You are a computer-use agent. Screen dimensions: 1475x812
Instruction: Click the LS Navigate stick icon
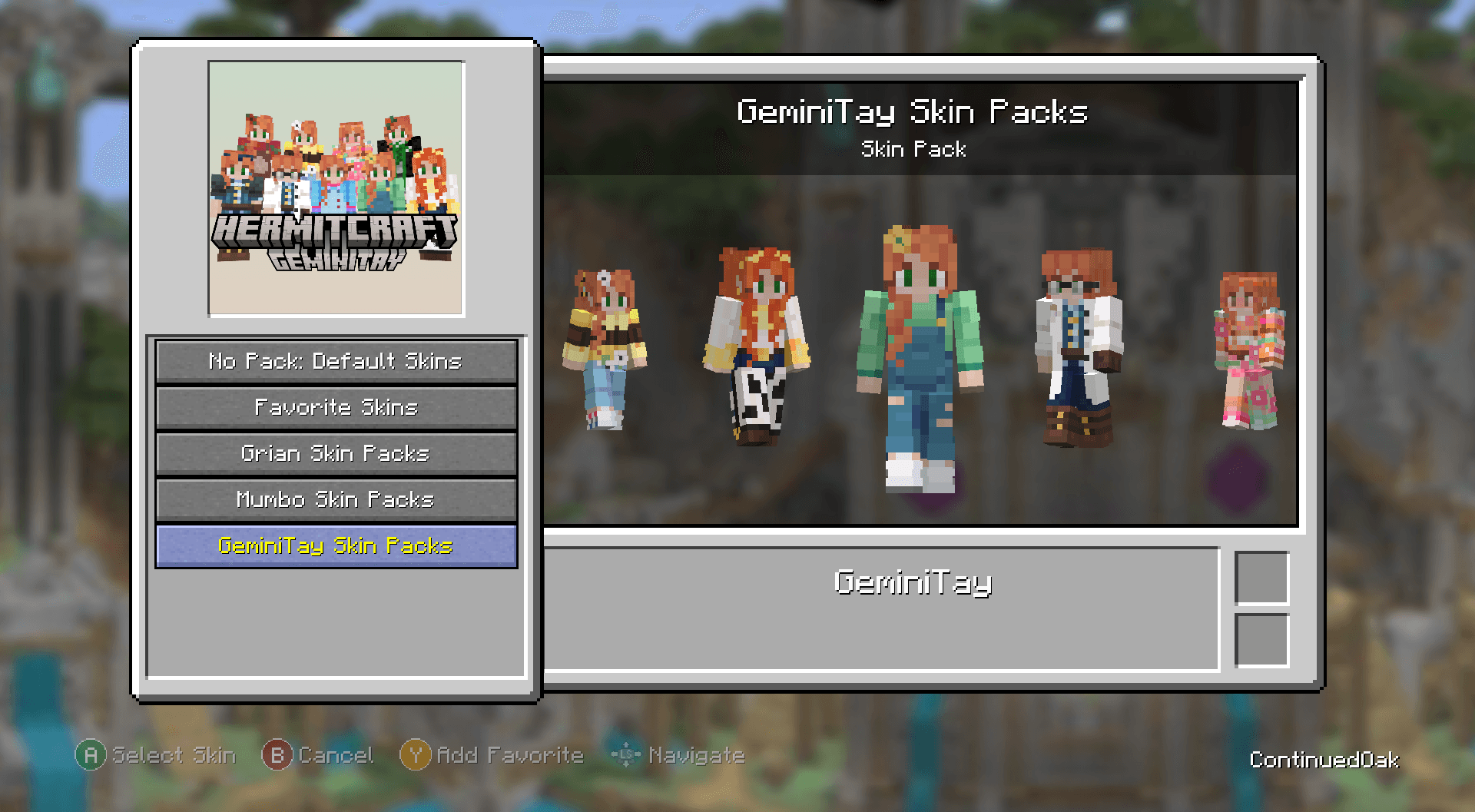pyautogui.click(x=627, y=755)
